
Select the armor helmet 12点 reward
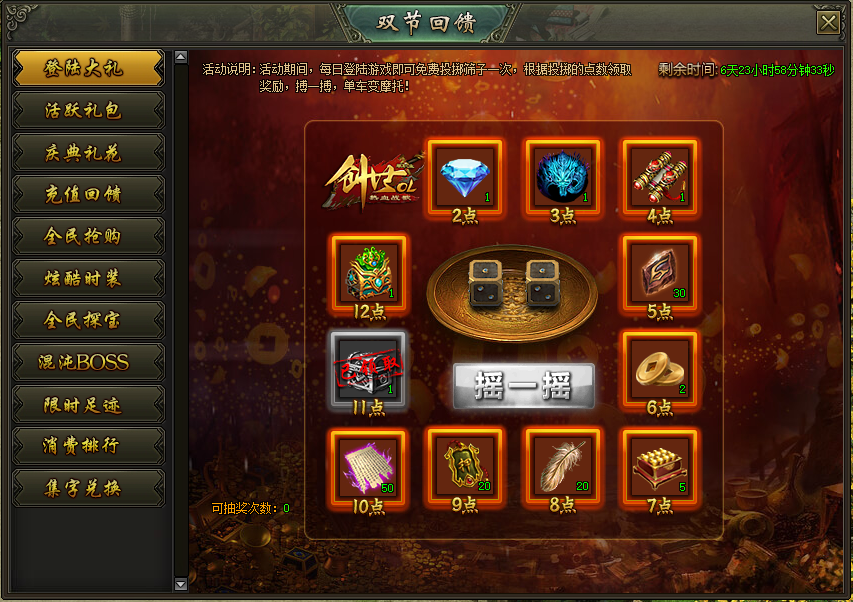pyautogui.click(x=367, y=273)
